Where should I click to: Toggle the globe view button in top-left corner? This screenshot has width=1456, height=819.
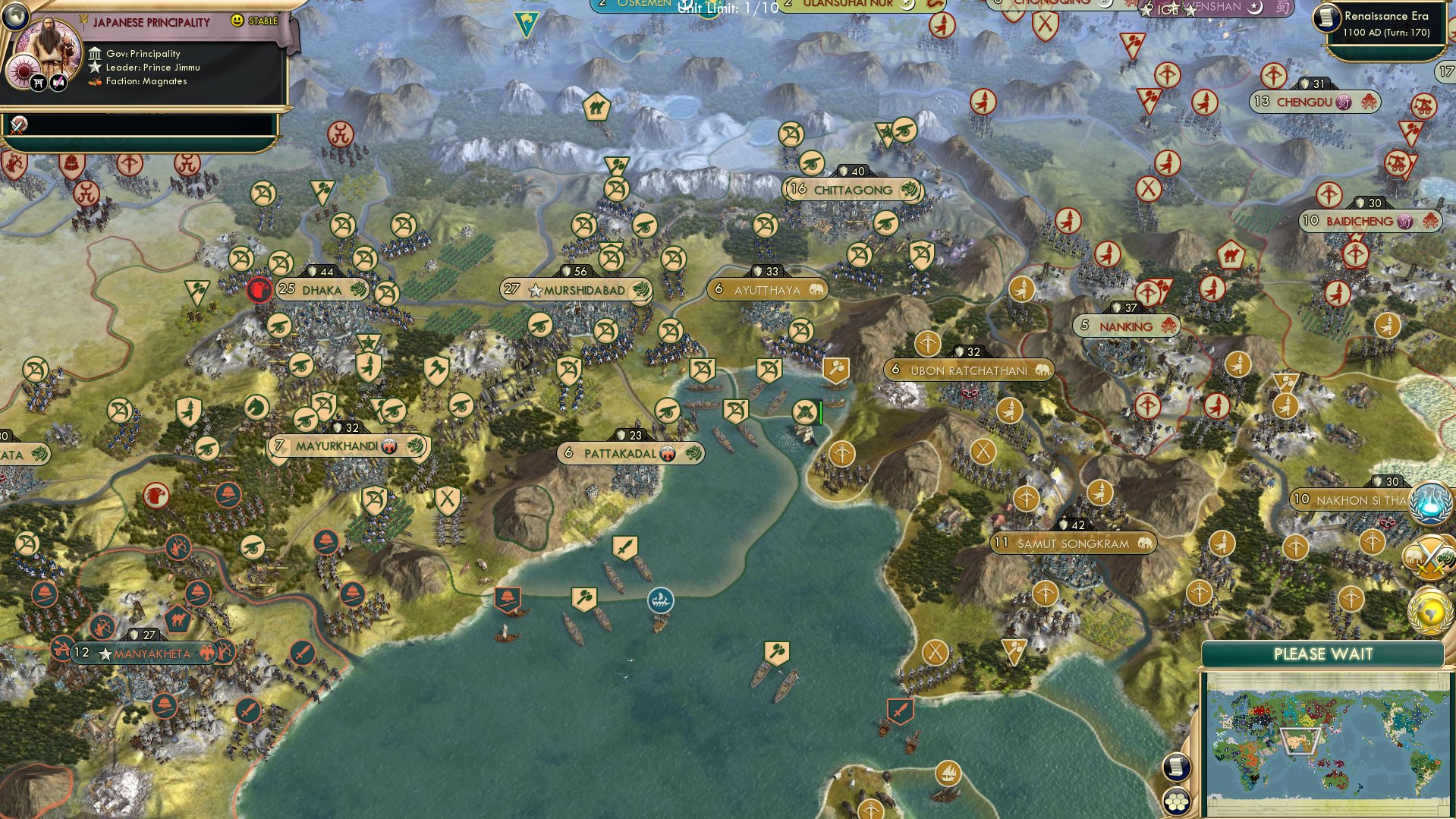(x=14, y=15)
